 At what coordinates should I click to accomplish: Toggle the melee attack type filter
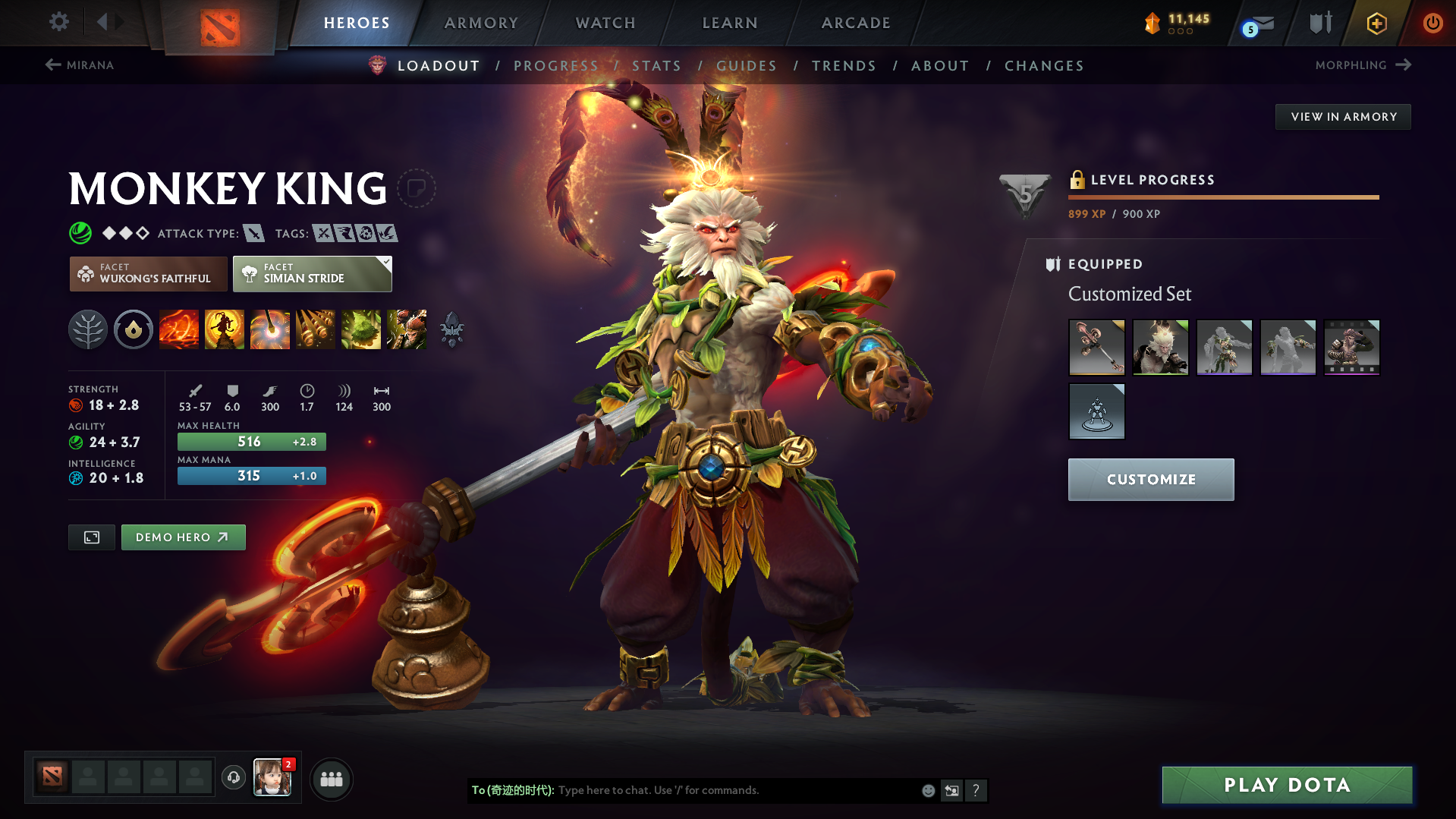255,234
